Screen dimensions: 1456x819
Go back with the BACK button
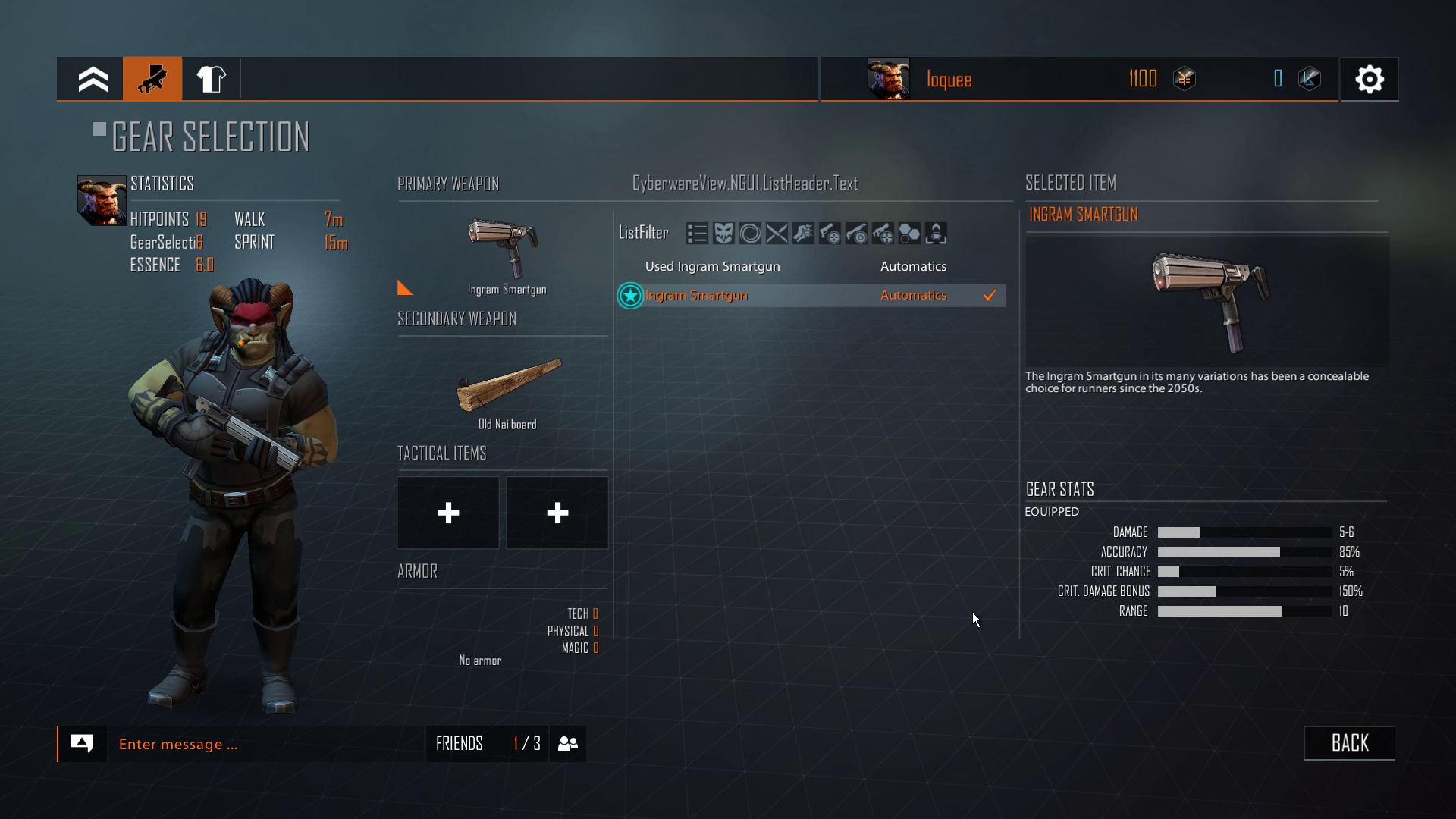(1349, 743)
